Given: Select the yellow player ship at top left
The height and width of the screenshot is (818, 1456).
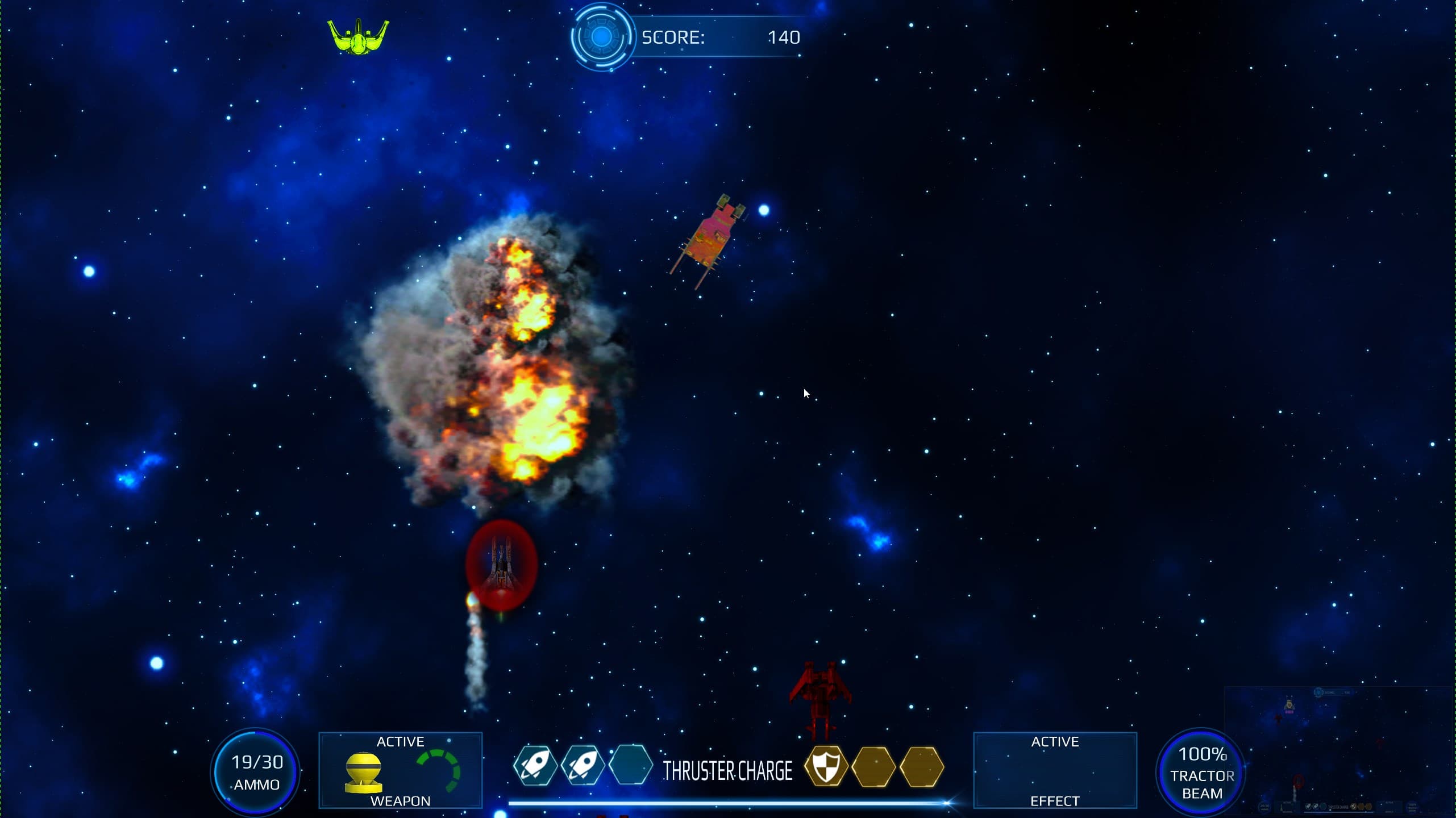Looking at the screenshot, I should 357,36.
